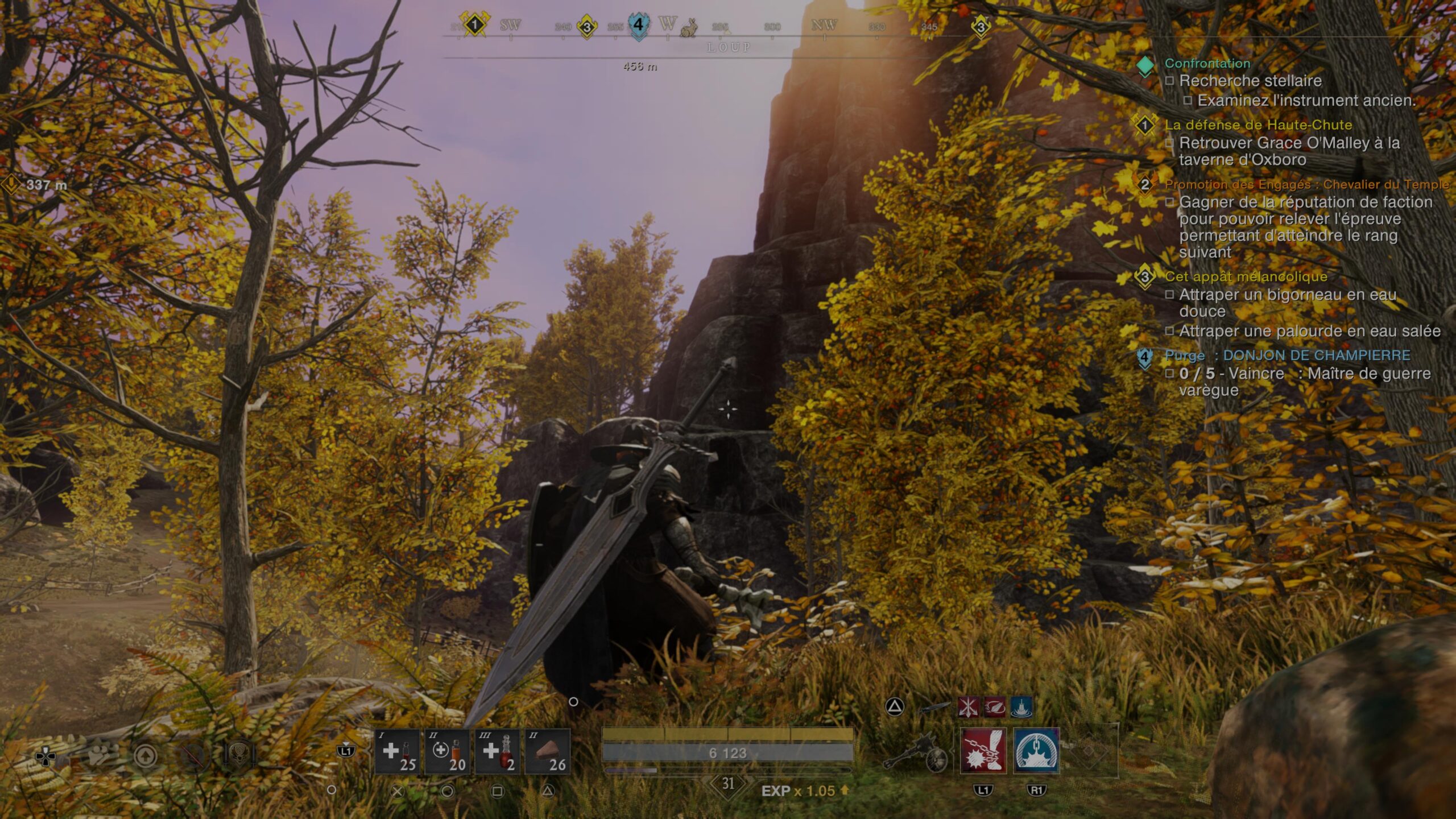The width and height of the screenshot is (1456, 819).
Task: Trigger the blue flail dome ability
Action: click(1036, 751)
